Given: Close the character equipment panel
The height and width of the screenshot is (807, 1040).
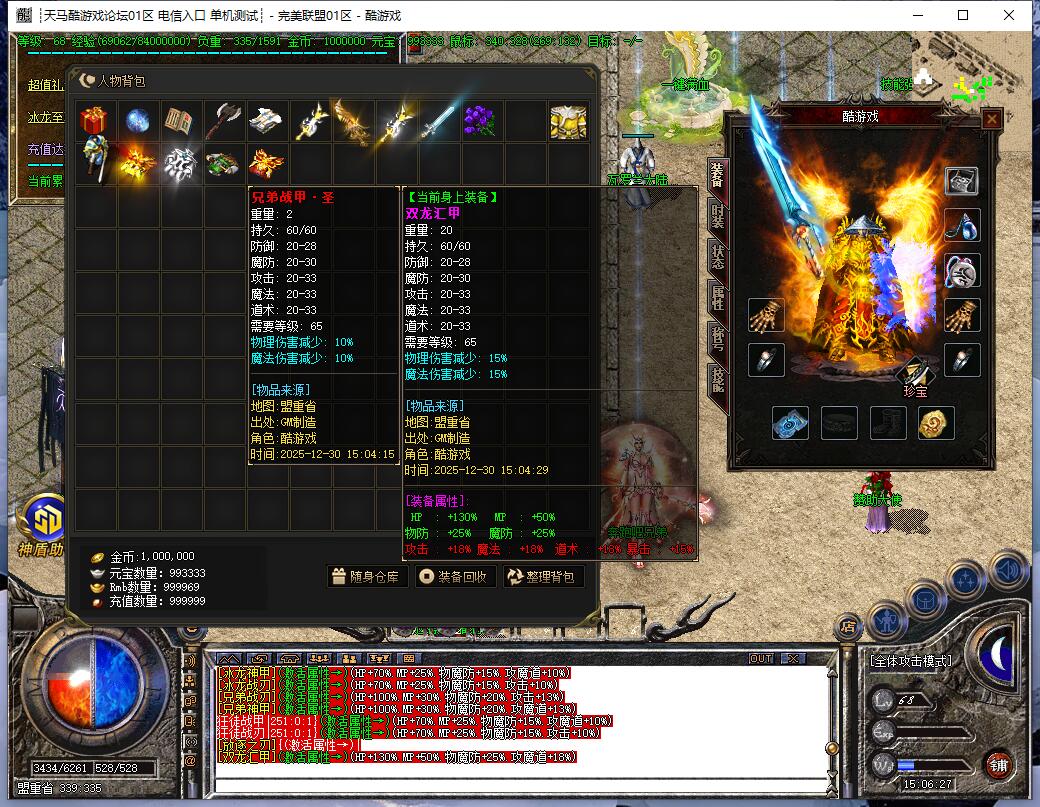Looking at the screenshot, I should pos(991,119).
